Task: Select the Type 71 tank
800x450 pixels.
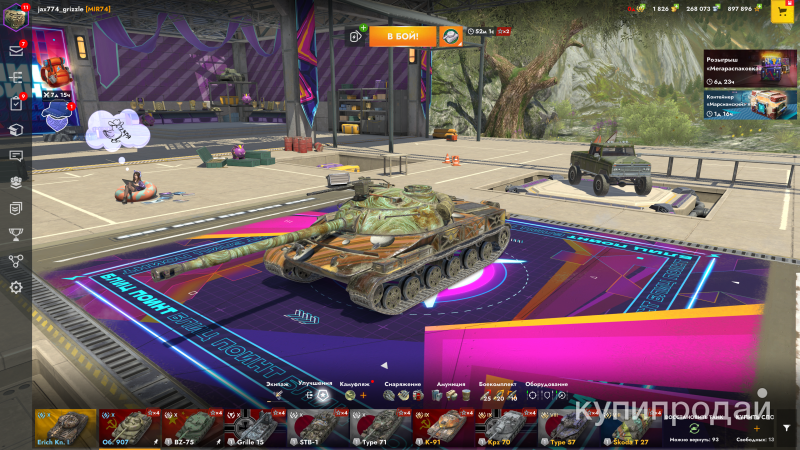Action: (x=380, y=427)
